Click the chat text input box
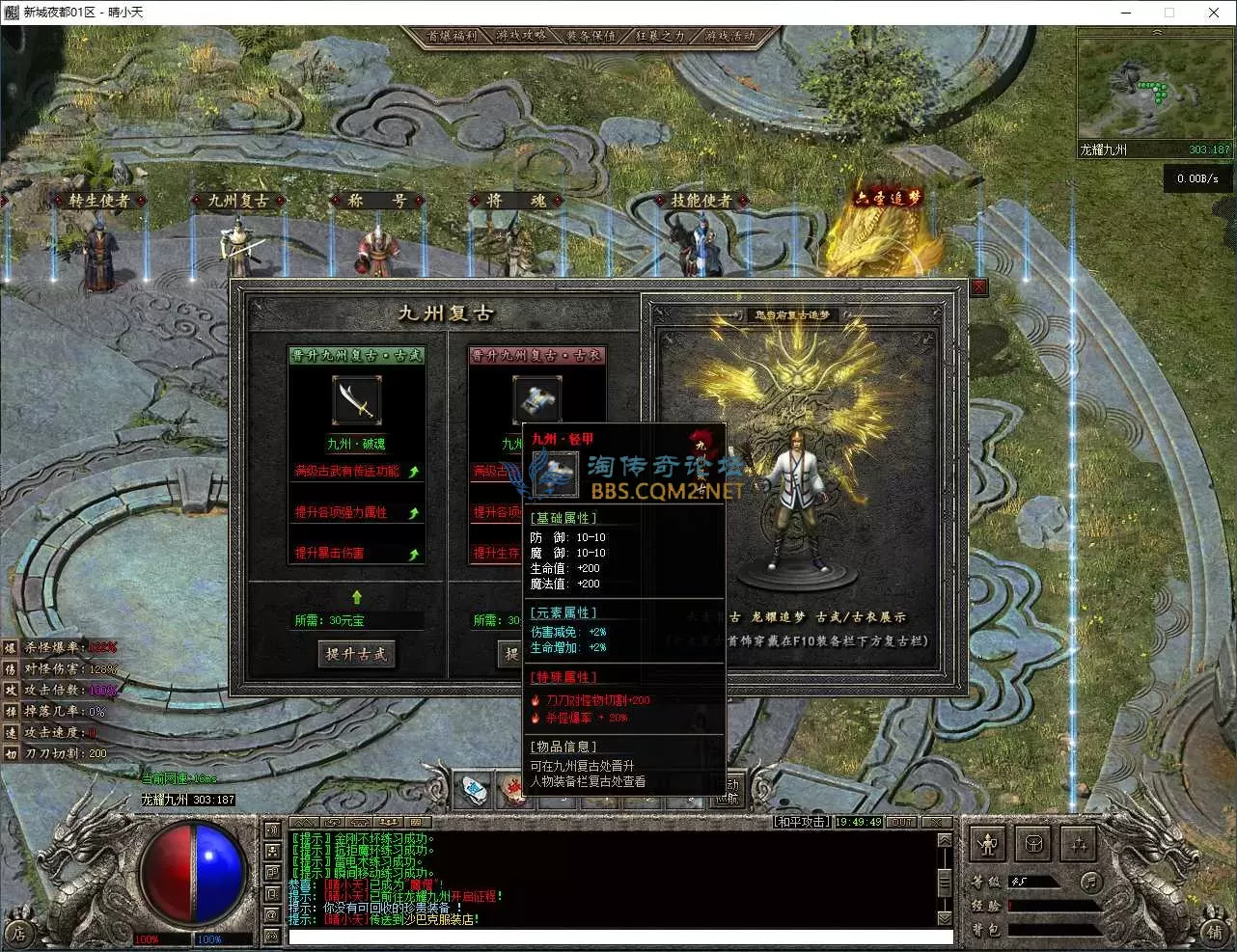Screen dimensions: 1237x952 pos(619,937)
